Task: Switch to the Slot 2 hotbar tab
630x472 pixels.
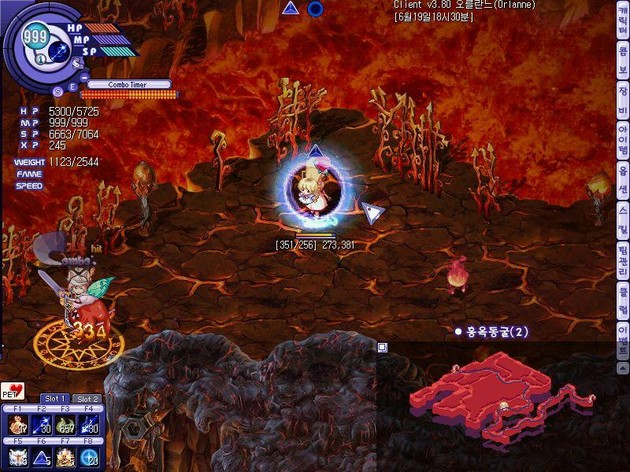Action: (x=88, y=399)
